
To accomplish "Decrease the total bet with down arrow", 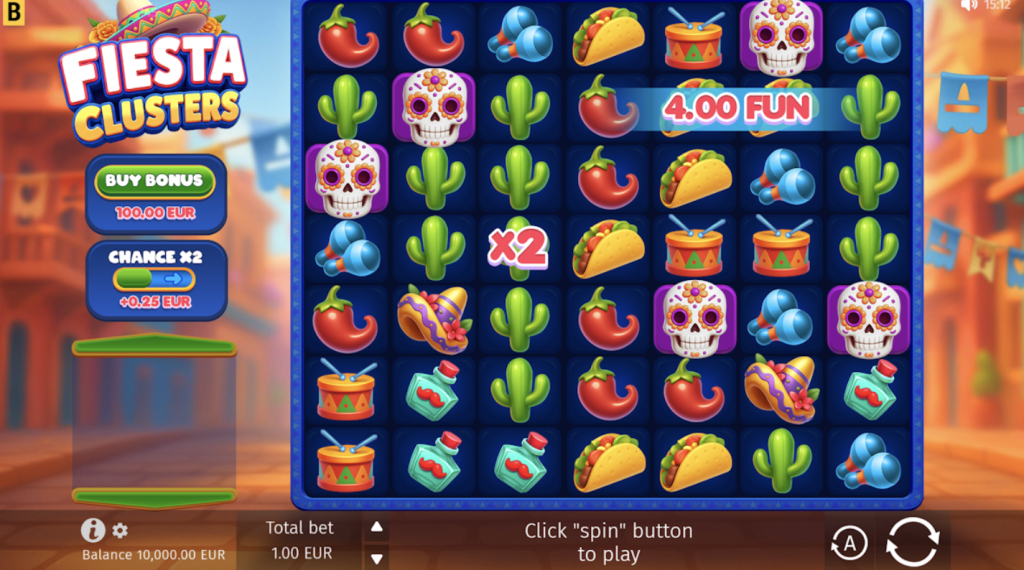I will coord(377,558).
